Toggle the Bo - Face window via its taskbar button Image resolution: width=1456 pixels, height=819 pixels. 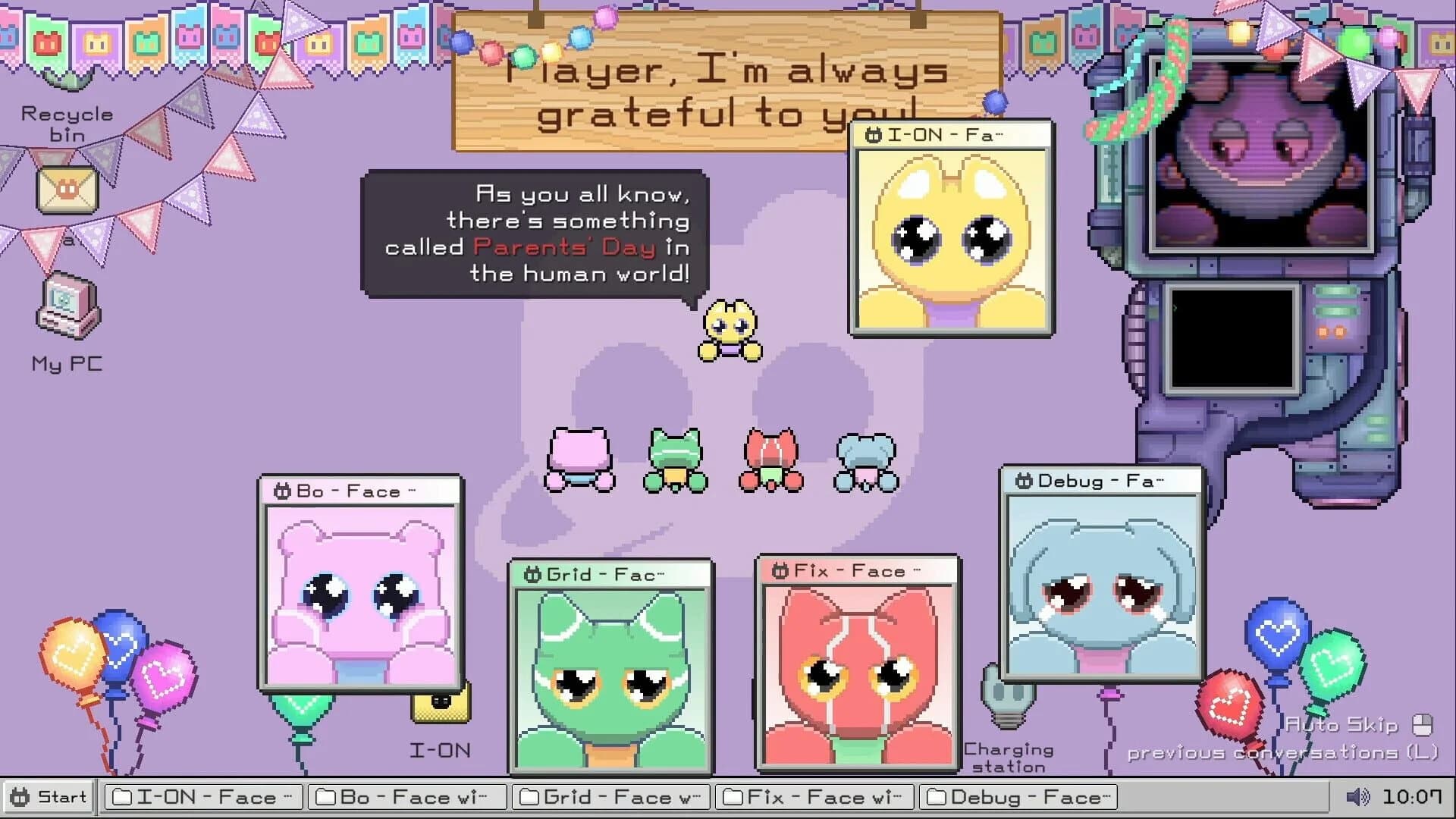[407, 797]
